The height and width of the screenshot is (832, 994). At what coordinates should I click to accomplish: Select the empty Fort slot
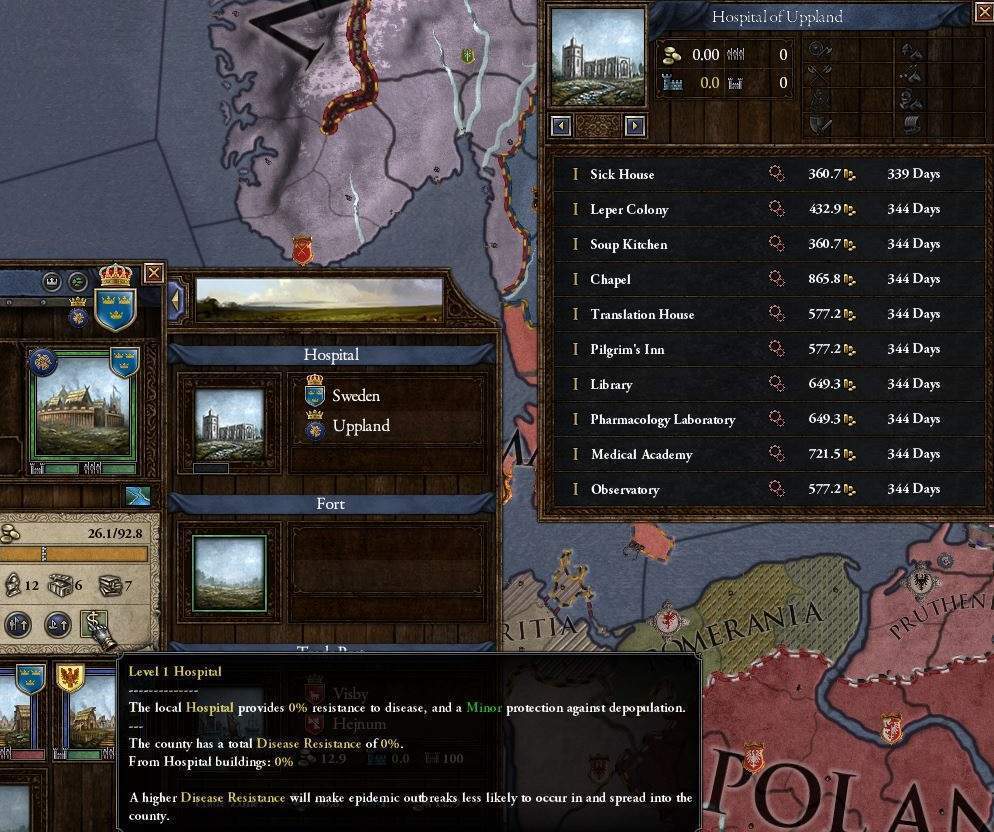[x=230, y=572]
